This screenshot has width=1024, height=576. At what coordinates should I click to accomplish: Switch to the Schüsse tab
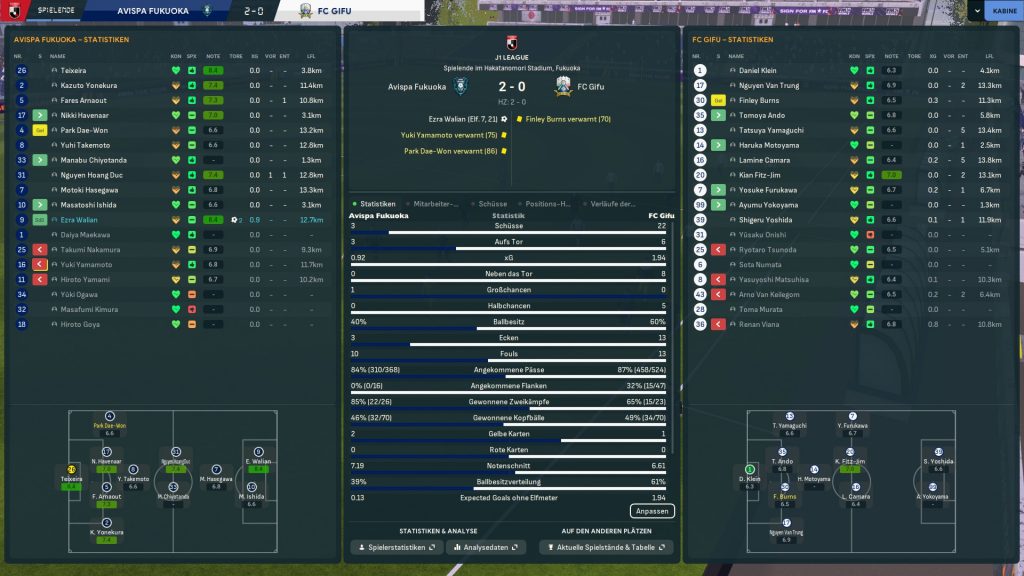(490, 204)
